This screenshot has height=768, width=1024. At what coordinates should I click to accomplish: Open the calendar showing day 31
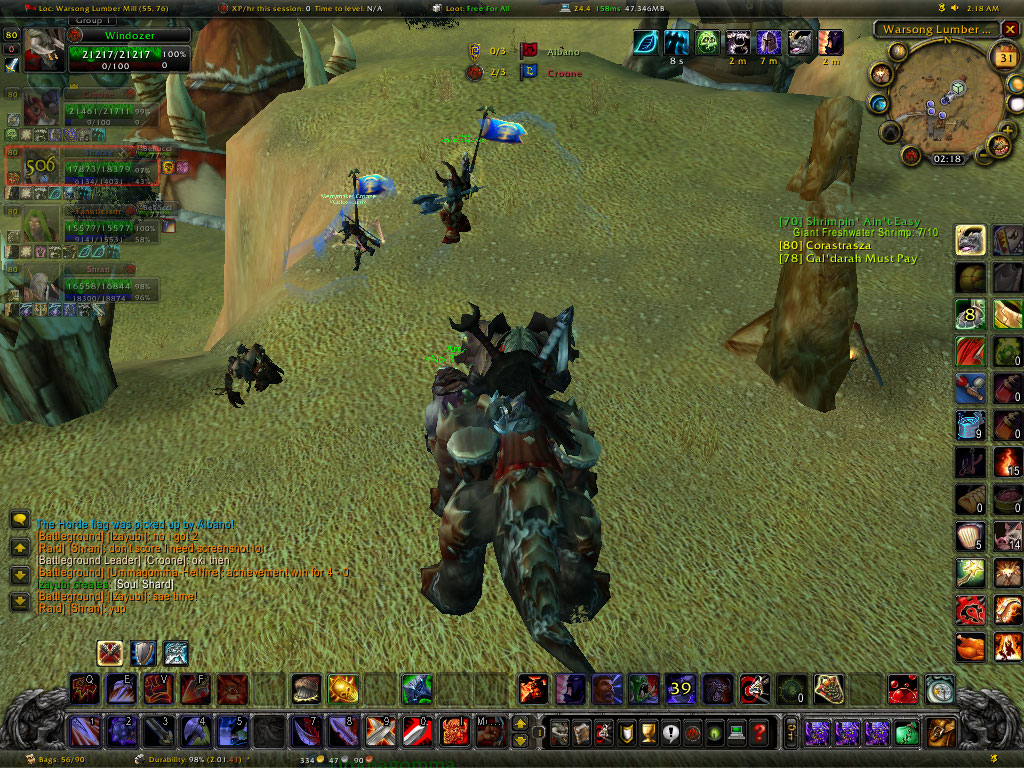(1003, 58)
